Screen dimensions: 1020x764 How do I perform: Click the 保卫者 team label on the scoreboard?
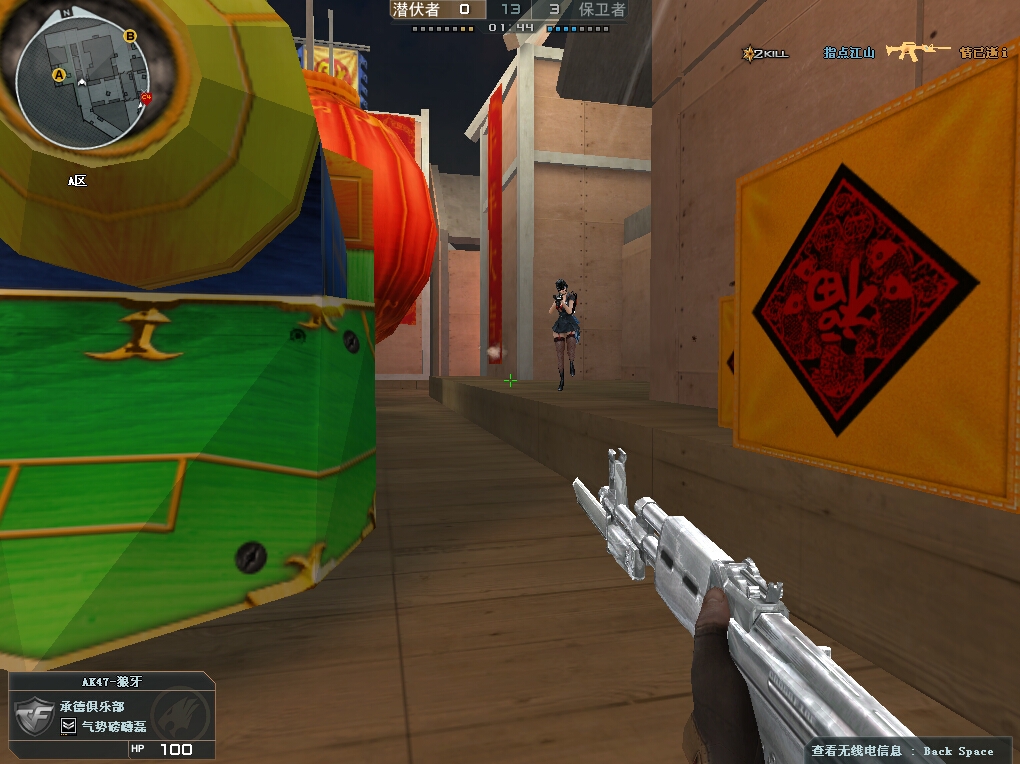click(x=601, y=9)
